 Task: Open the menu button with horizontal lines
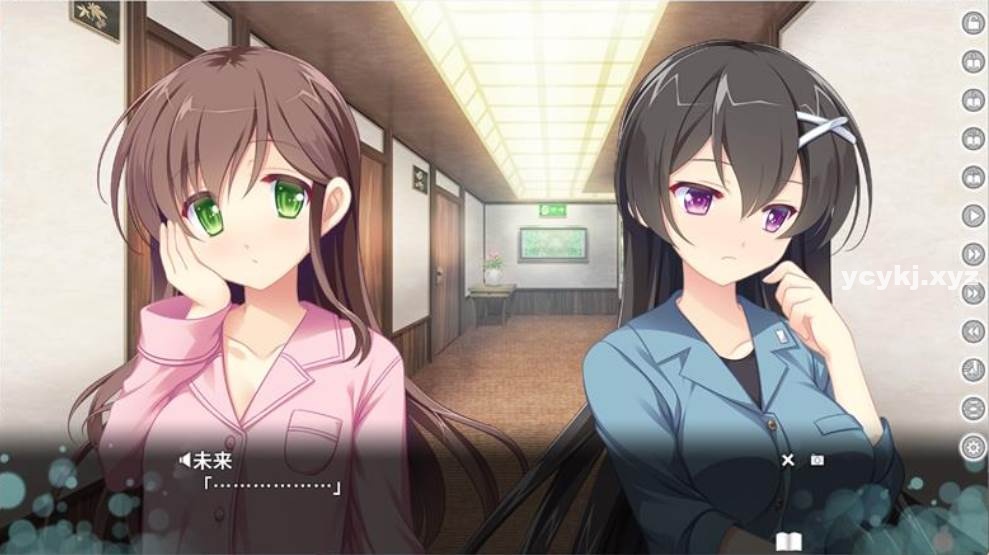[x=973, y=408]
